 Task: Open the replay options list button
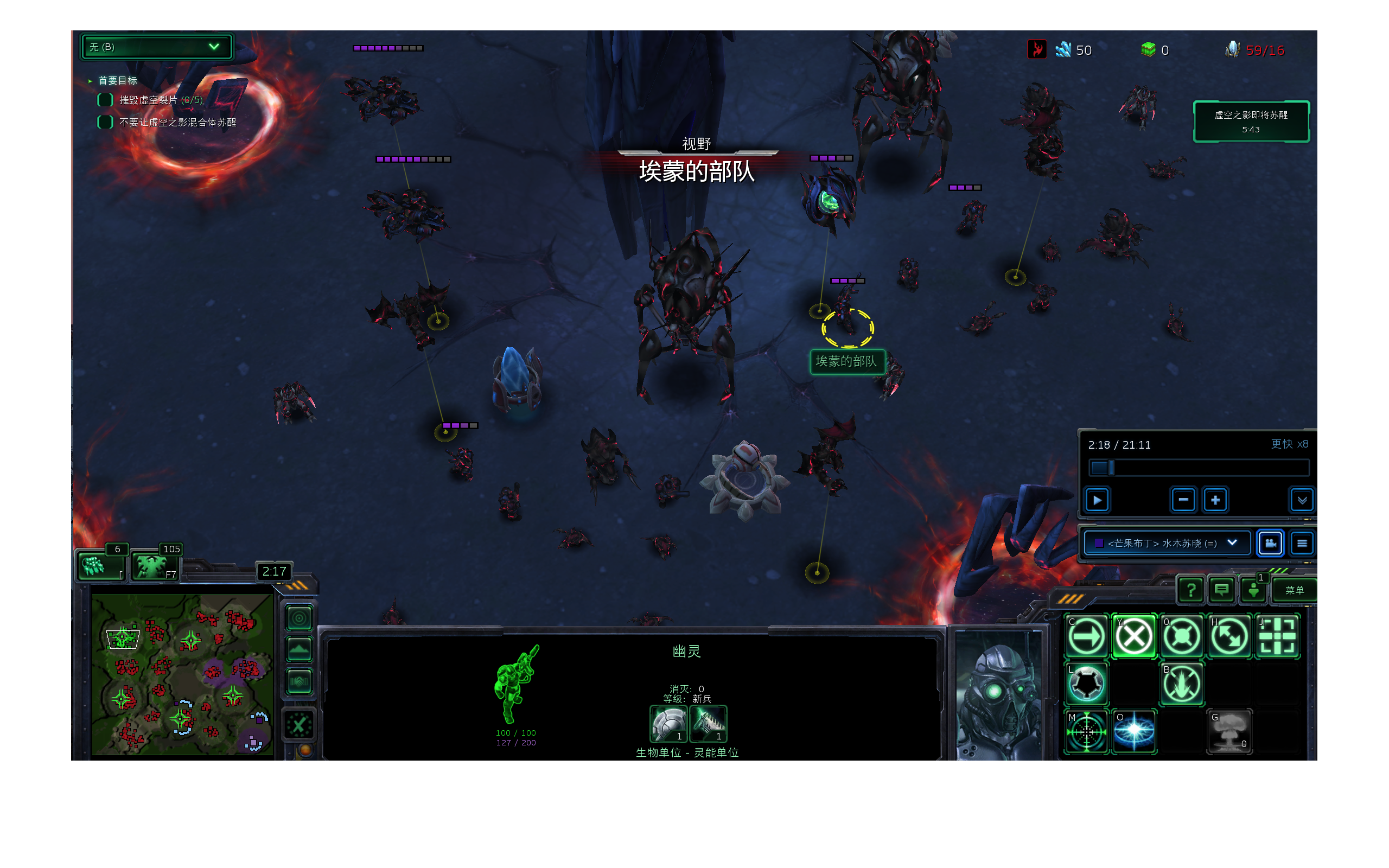1302,543
